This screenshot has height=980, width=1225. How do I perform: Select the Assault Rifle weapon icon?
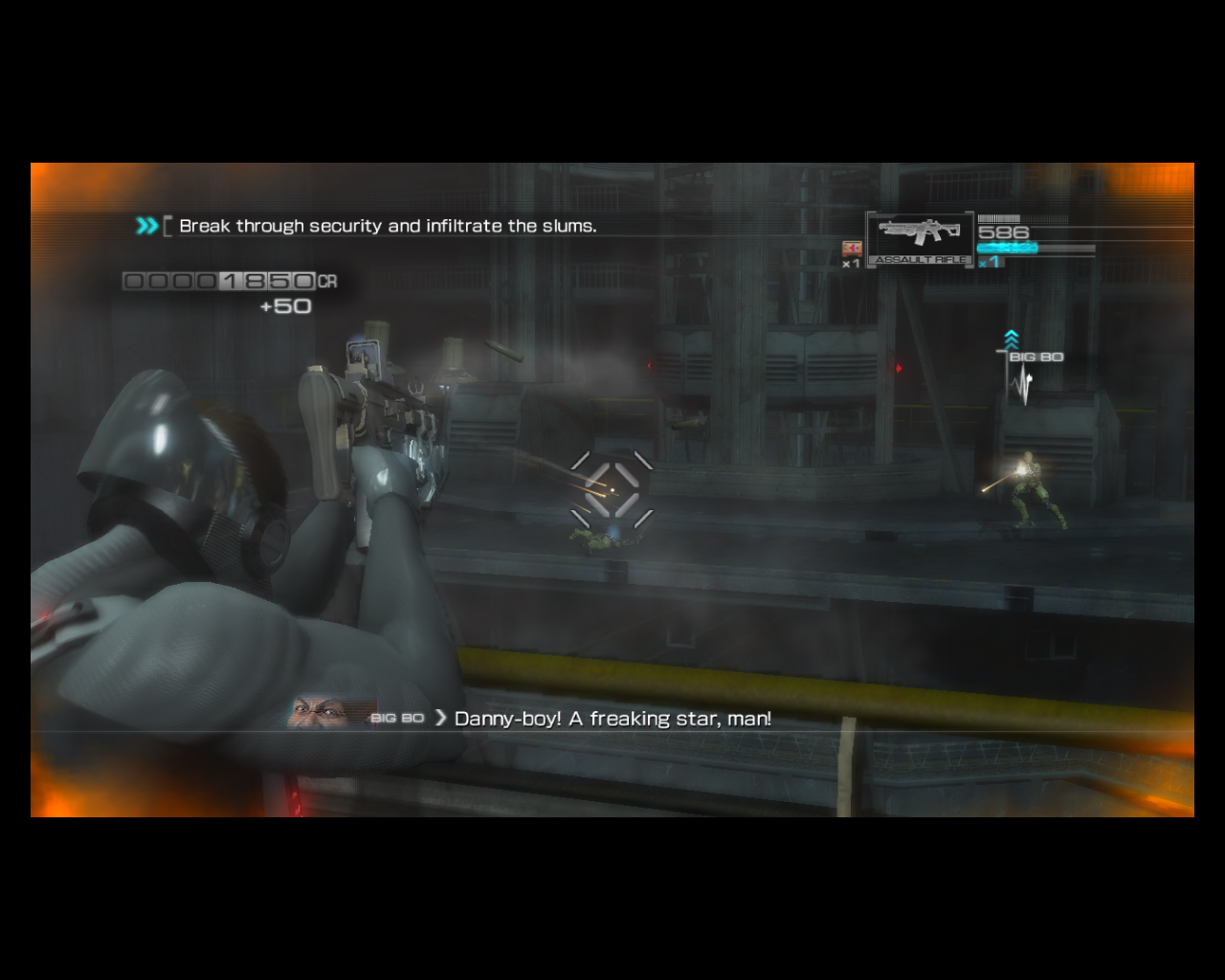point(920,236)
